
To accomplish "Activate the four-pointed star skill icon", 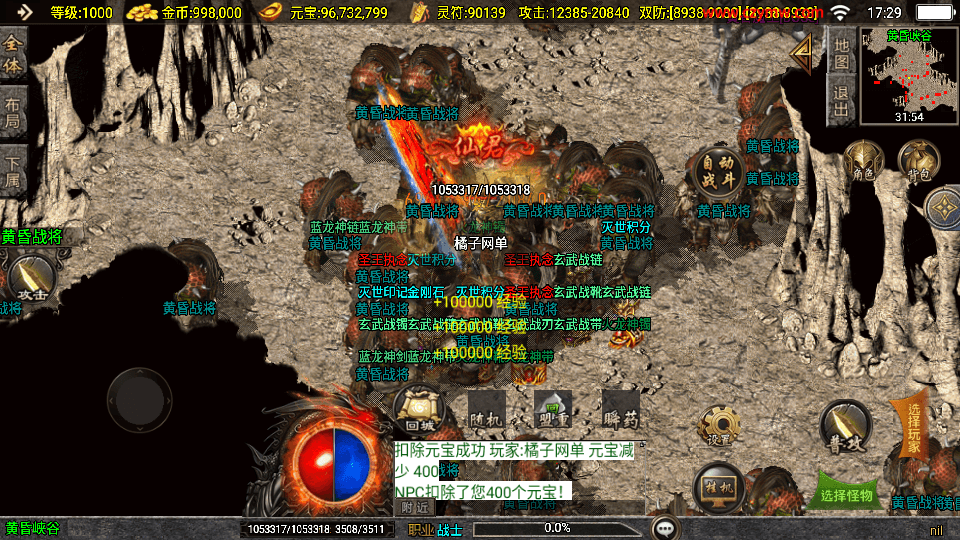I will pyautogui.click(x=942, y=208).
